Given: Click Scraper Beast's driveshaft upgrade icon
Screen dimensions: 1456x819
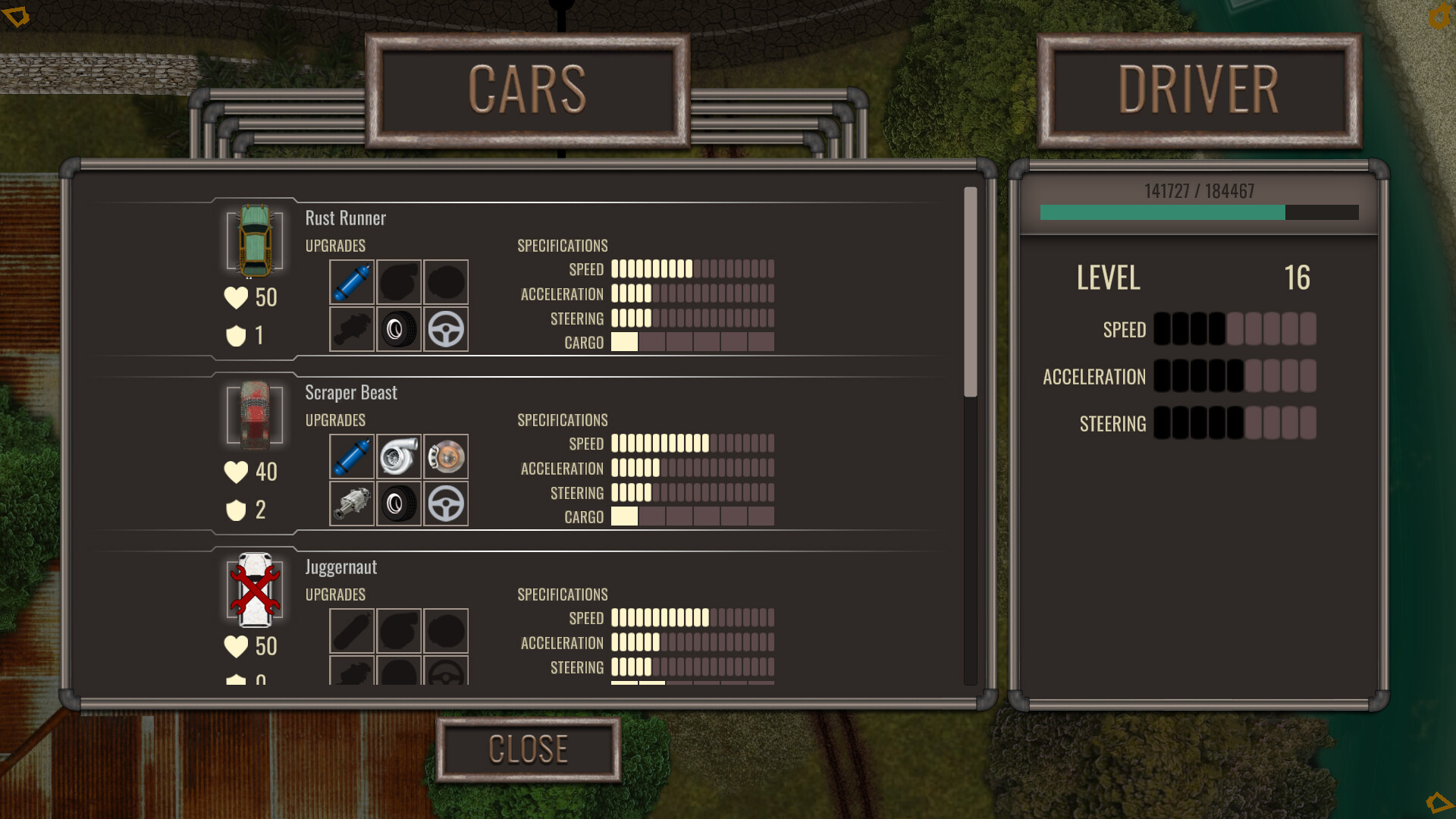Looking at the screenshot, I should point(351,504).
